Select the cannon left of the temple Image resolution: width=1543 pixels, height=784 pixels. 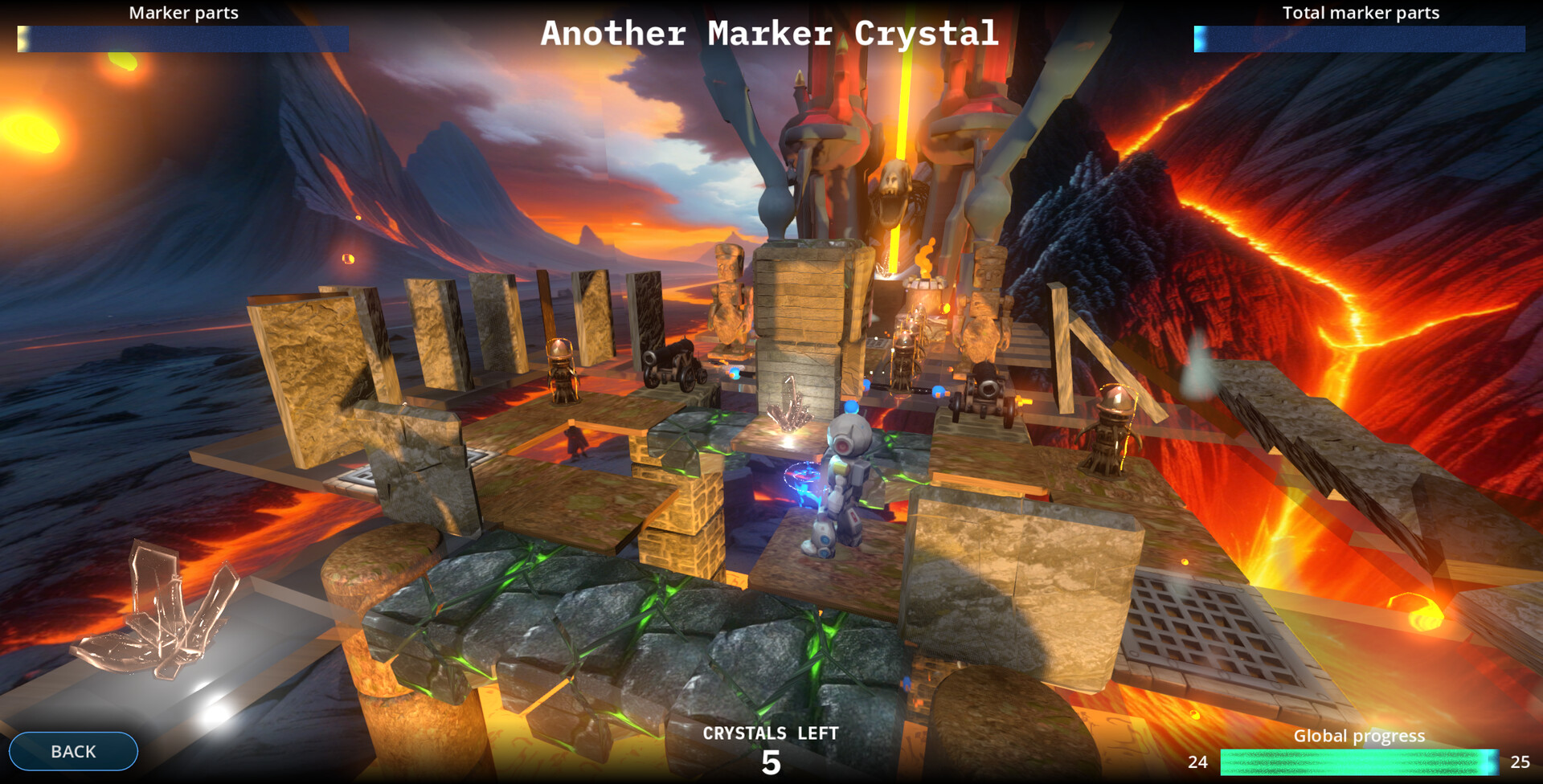(671, 361)
